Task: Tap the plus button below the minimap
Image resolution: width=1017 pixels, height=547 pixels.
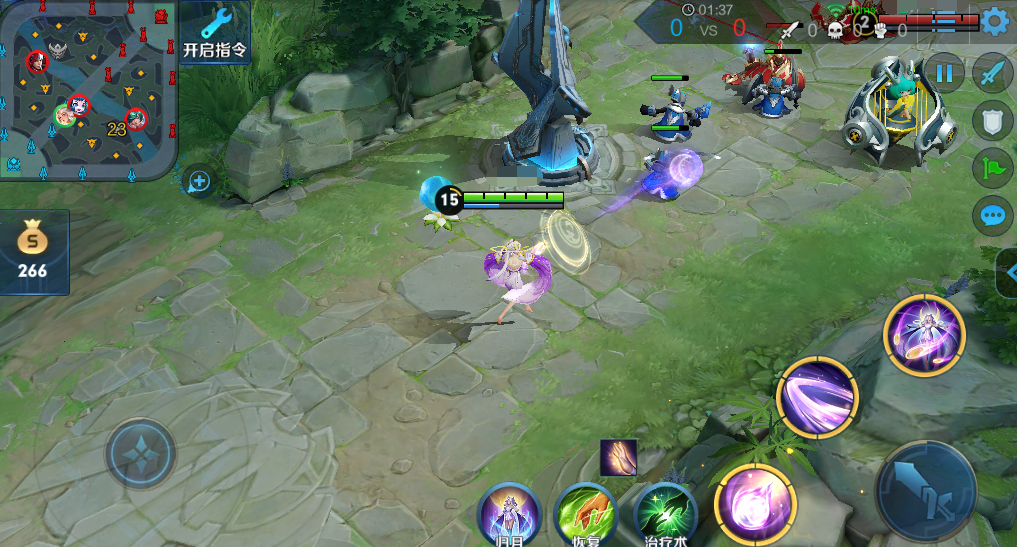Action: [x=199, y=181]
